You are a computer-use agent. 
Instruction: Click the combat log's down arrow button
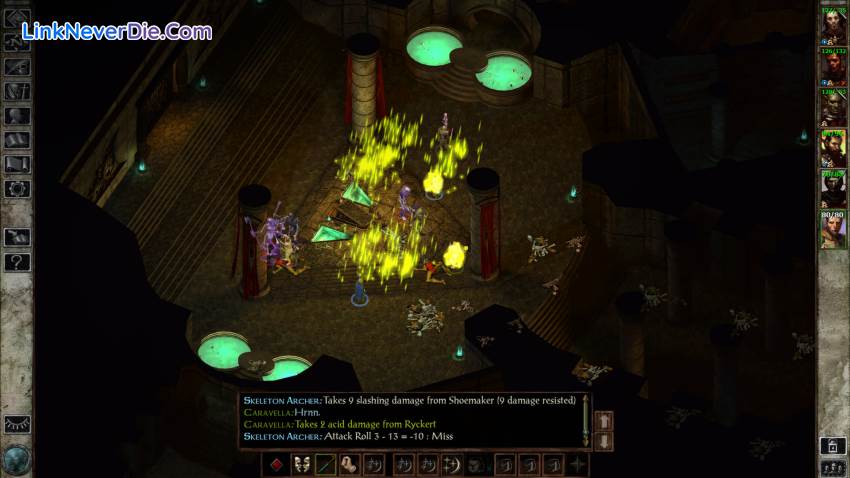tap(603, 440)
